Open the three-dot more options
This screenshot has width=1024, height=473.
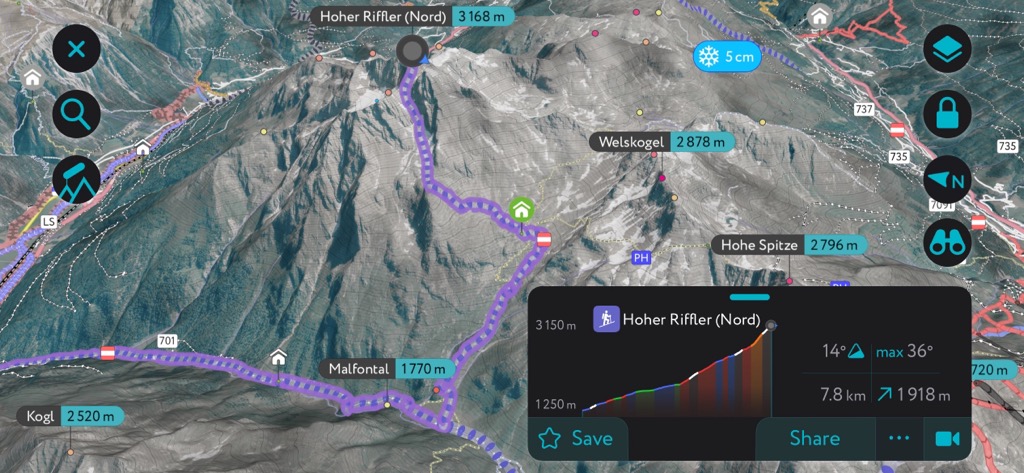[x=900, y=438]
